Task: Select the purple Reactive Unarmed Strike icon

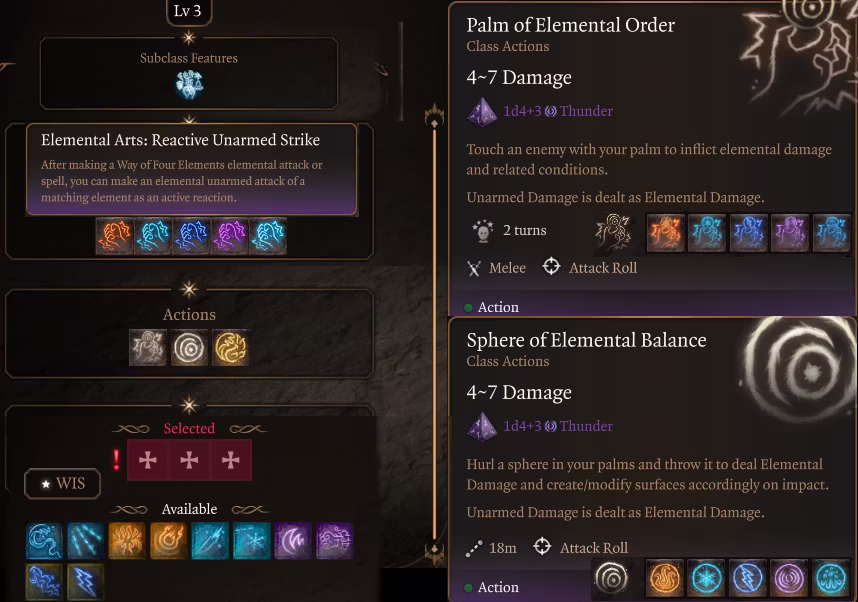Action: click(229, 236)
